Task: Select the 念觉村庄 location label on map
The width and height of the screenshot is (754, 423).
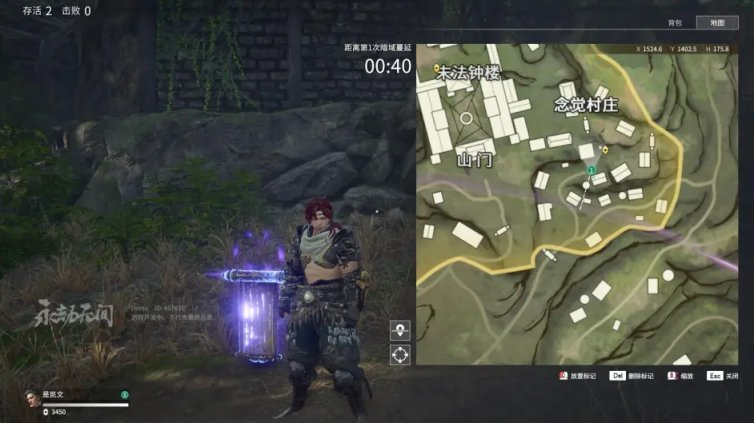Action: (x=586, y=103)
